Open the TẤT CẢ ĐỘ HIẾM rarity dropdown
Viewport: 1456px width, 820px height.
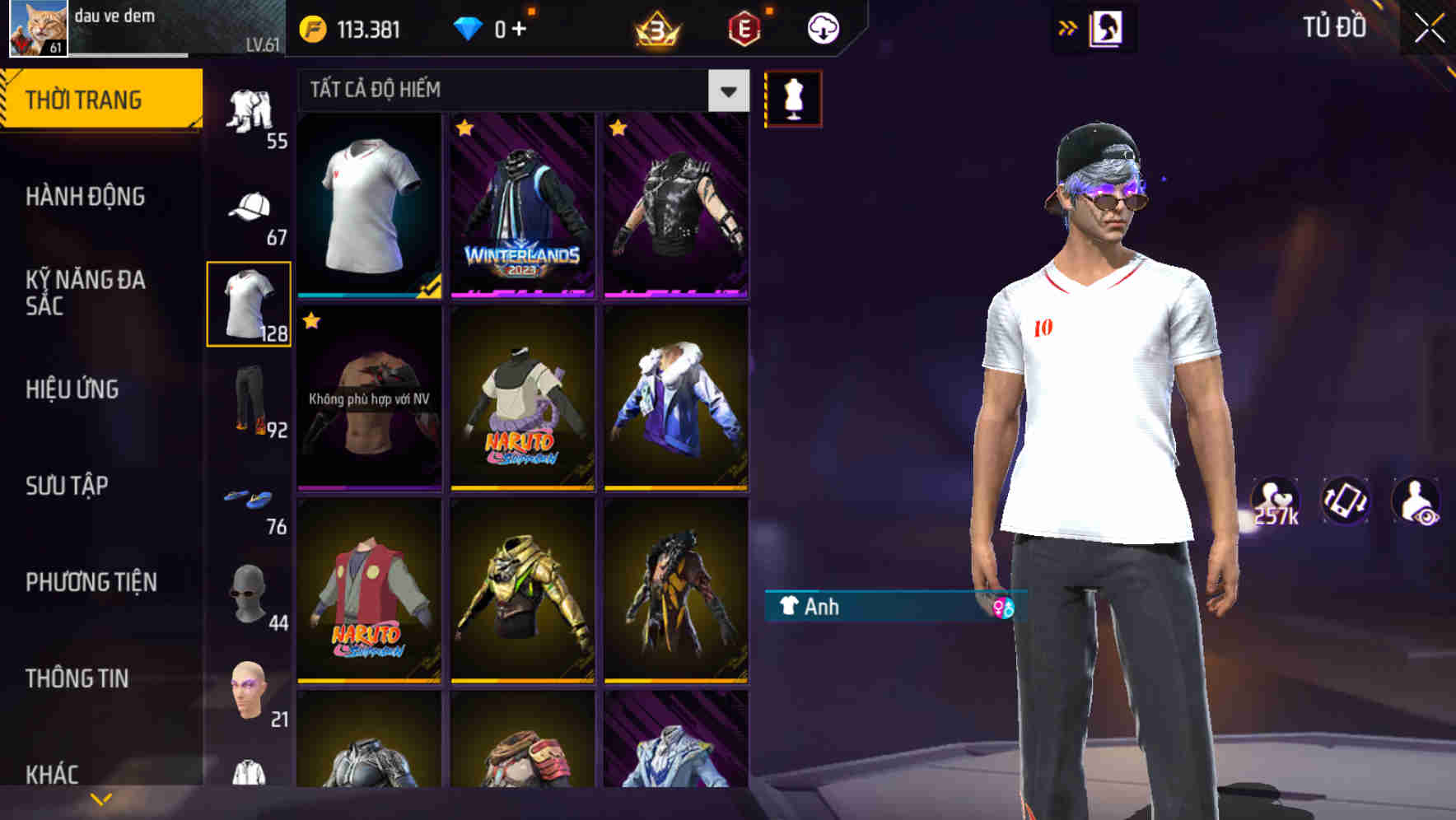click(x=519, y=91)
